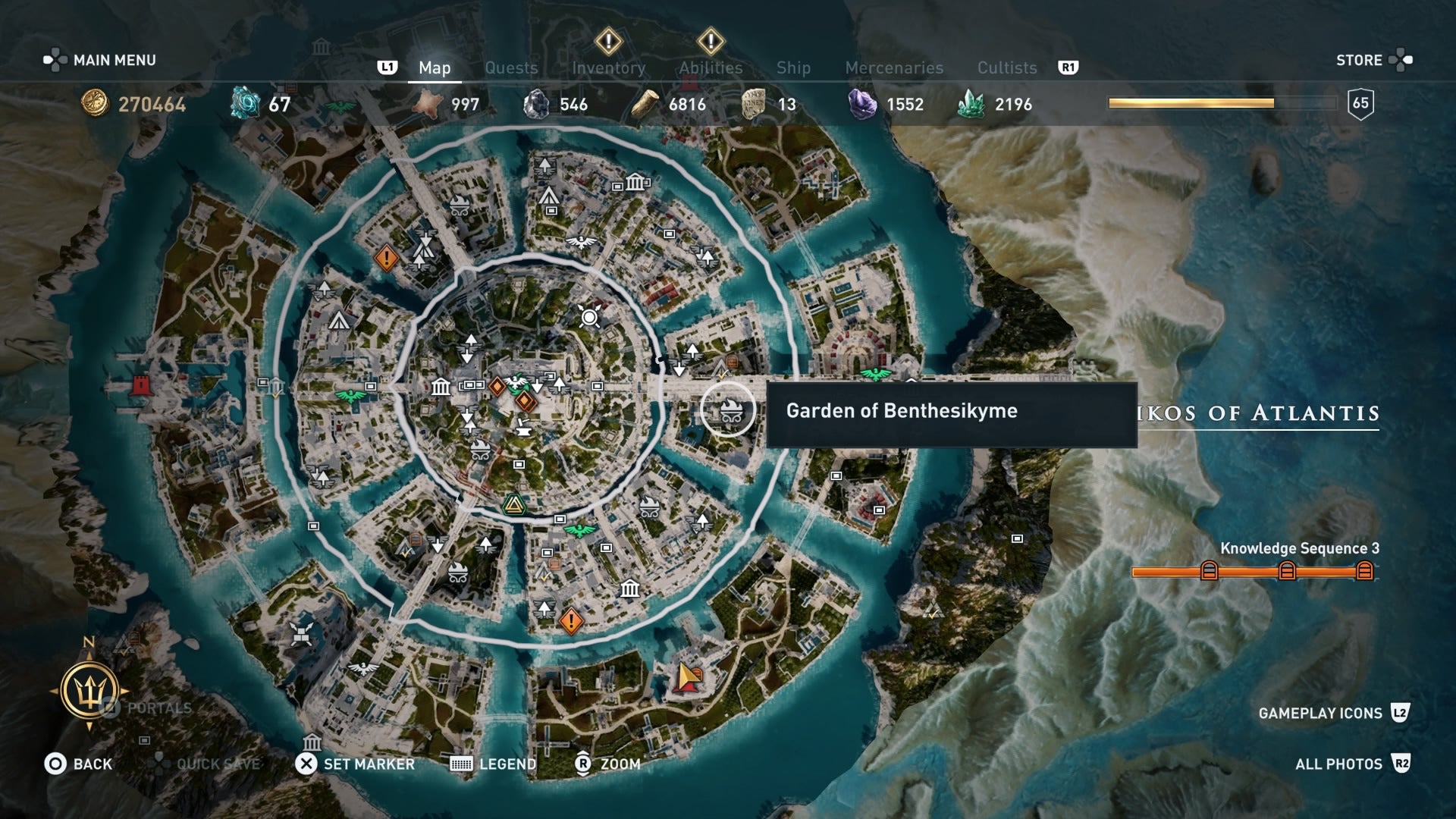The height and width of the screenshot is (819, 1456).
Task: Open the Portals trident icon
Action: 89,691
